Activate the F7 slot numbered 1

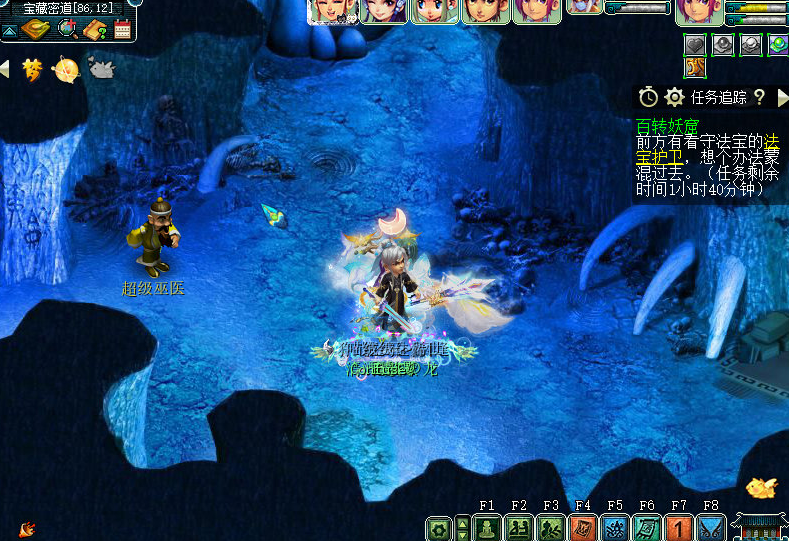[679, 527]
